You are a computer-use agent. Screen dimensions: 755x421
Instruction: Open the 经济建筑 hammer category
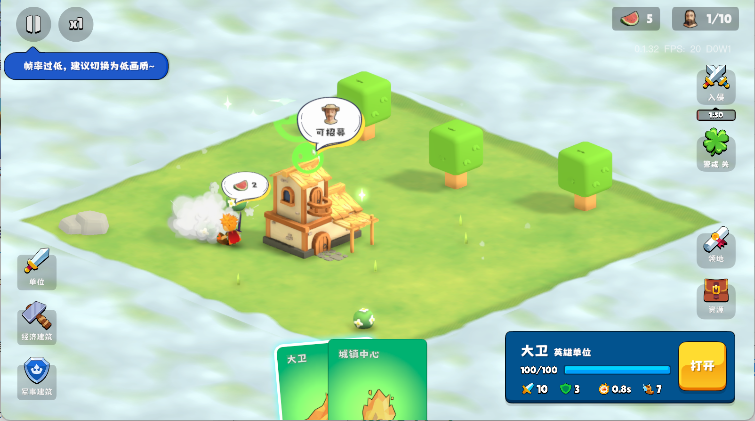click(x=37, y=324)
